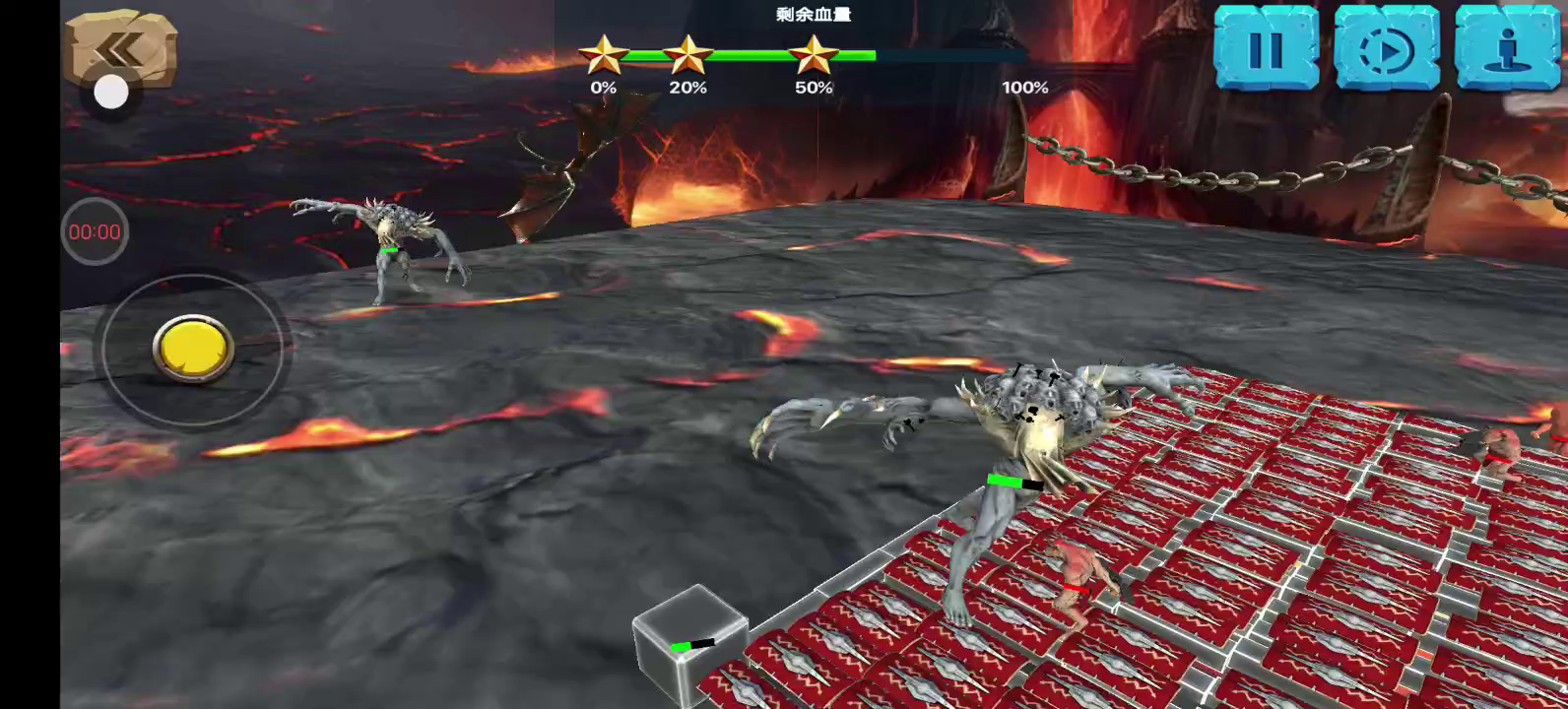Open the blue info button
The height and width of the screenshot is (709, 1568).
tap(1507, 48)
